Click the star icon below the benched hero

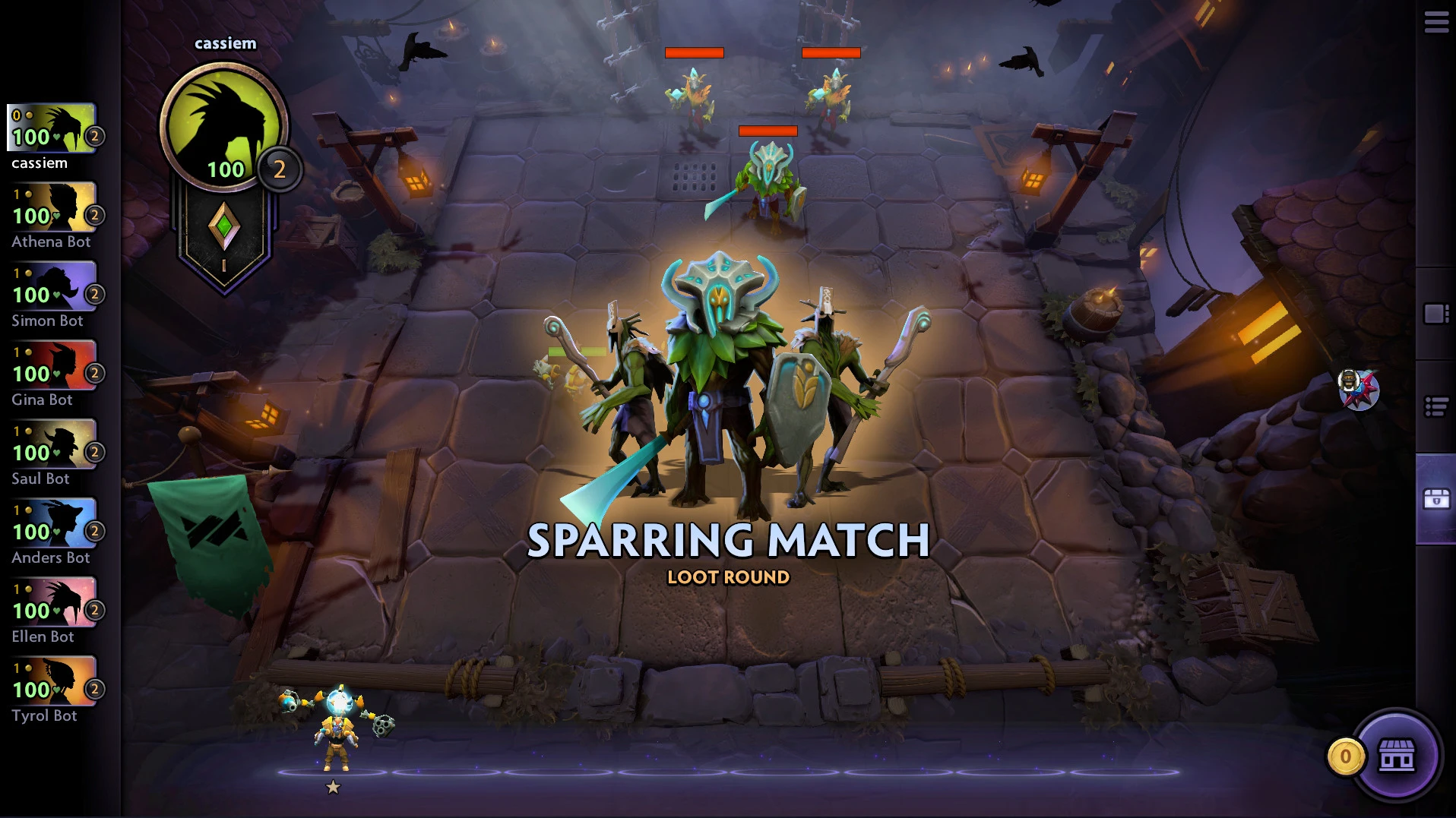[x=332, y=788]
